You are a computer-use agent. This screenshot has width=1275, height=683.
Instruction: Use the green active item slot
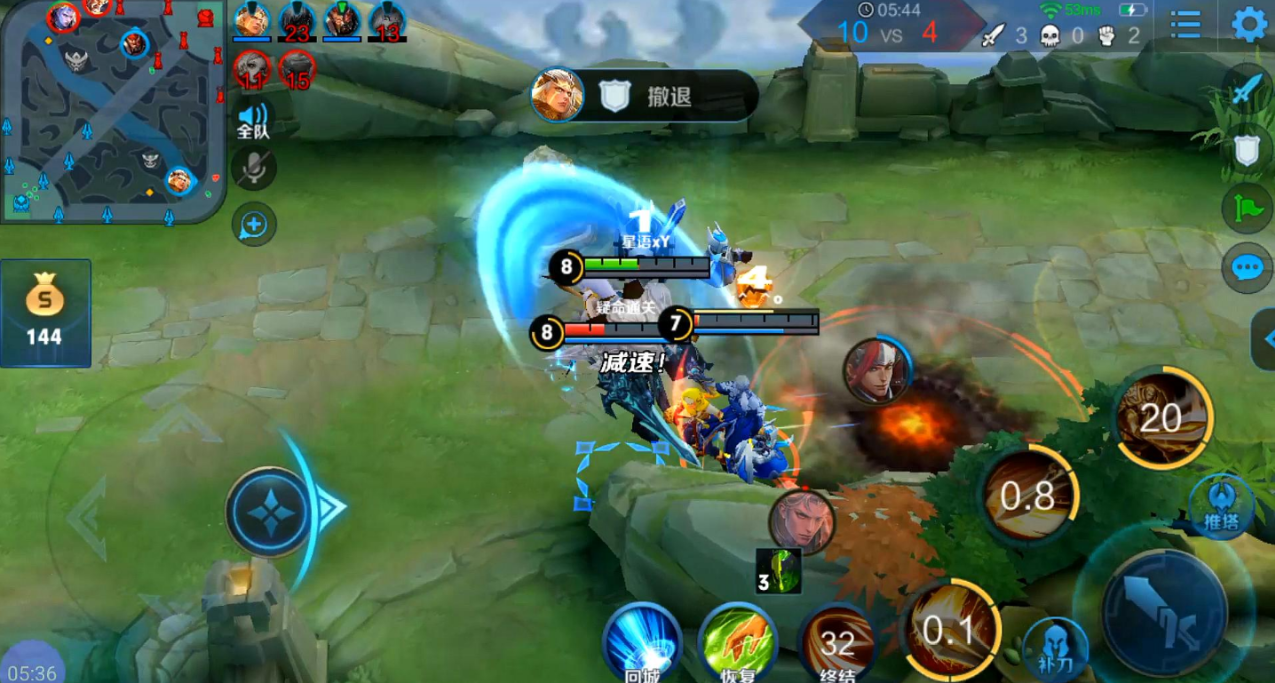[779, 571]
